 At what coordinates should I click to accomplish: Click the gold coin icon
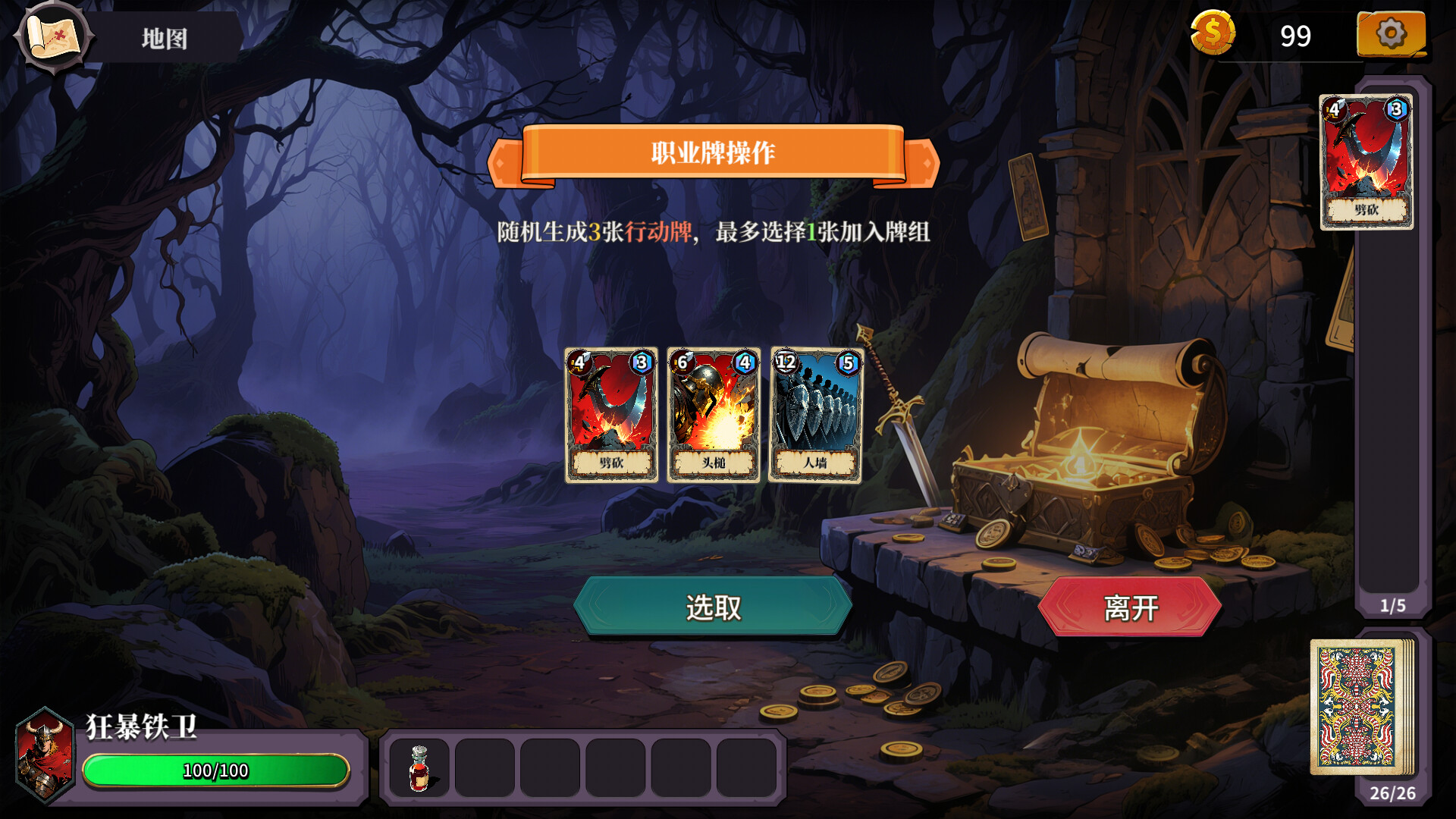point(1214,34)
